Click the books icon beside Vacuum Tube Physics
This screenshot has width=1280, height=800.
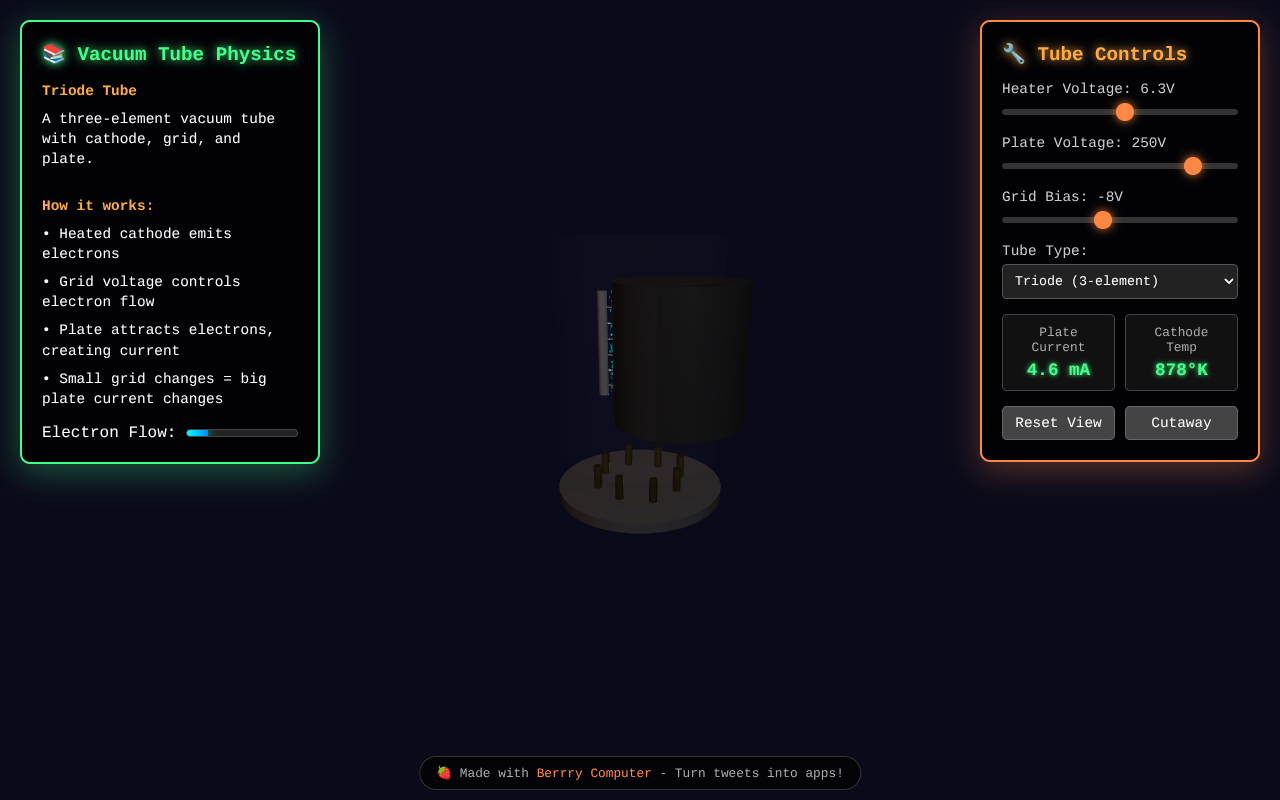(53, 54)
